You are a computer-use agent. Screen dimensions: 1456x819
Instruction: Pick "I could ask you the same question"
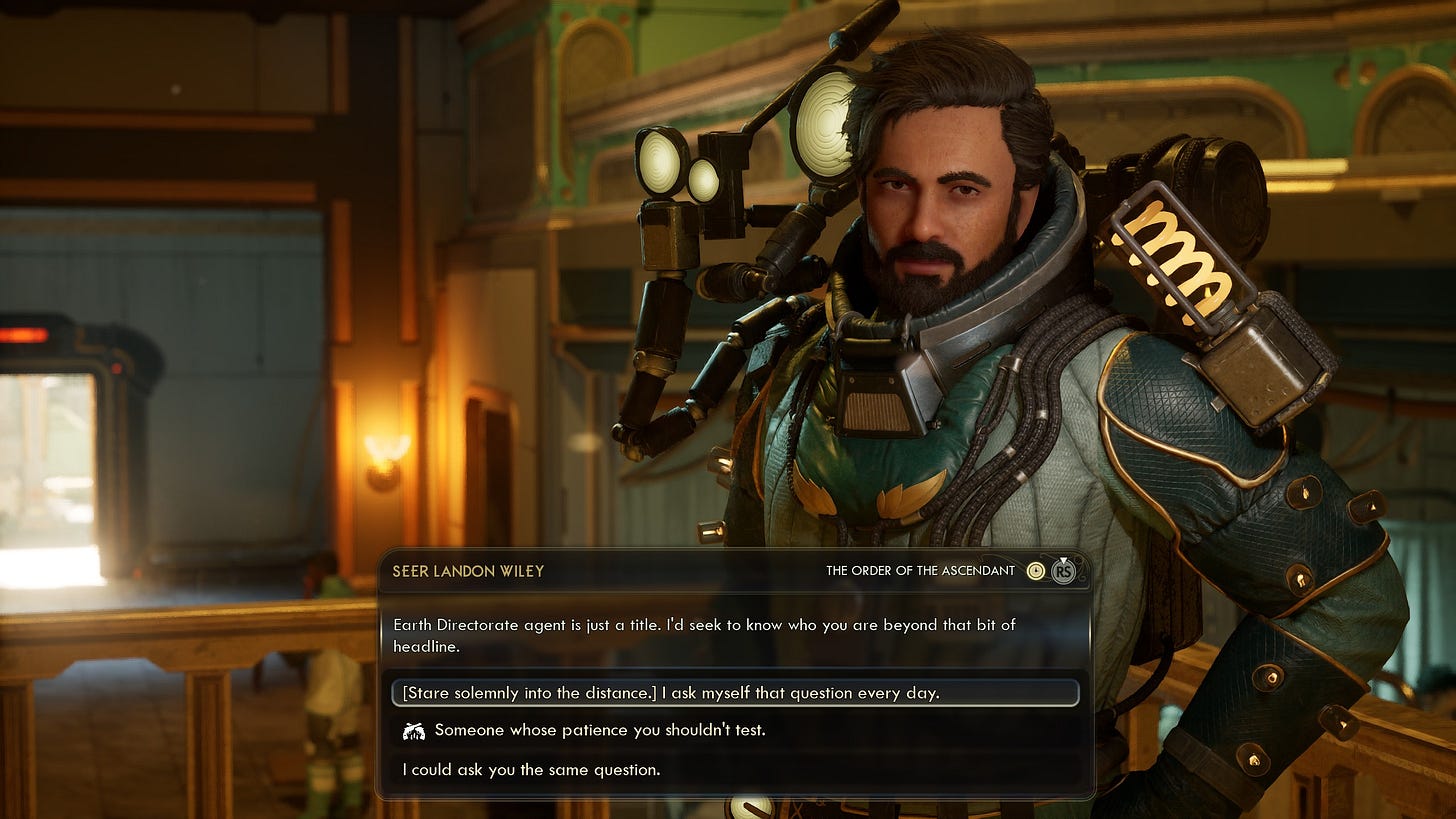tap(531, 770)
